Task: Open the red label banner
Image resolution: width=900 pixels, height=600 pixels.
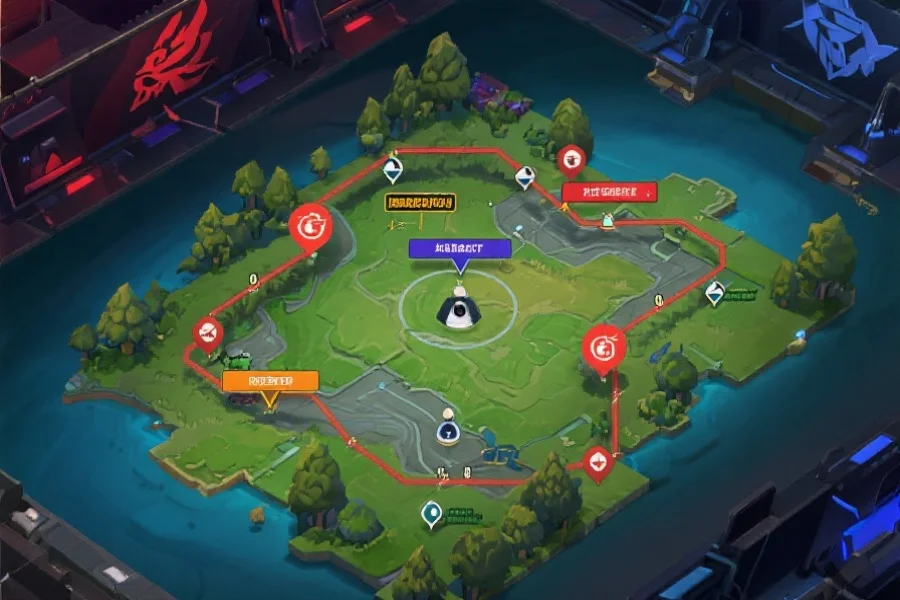Action: coord(608,191)
